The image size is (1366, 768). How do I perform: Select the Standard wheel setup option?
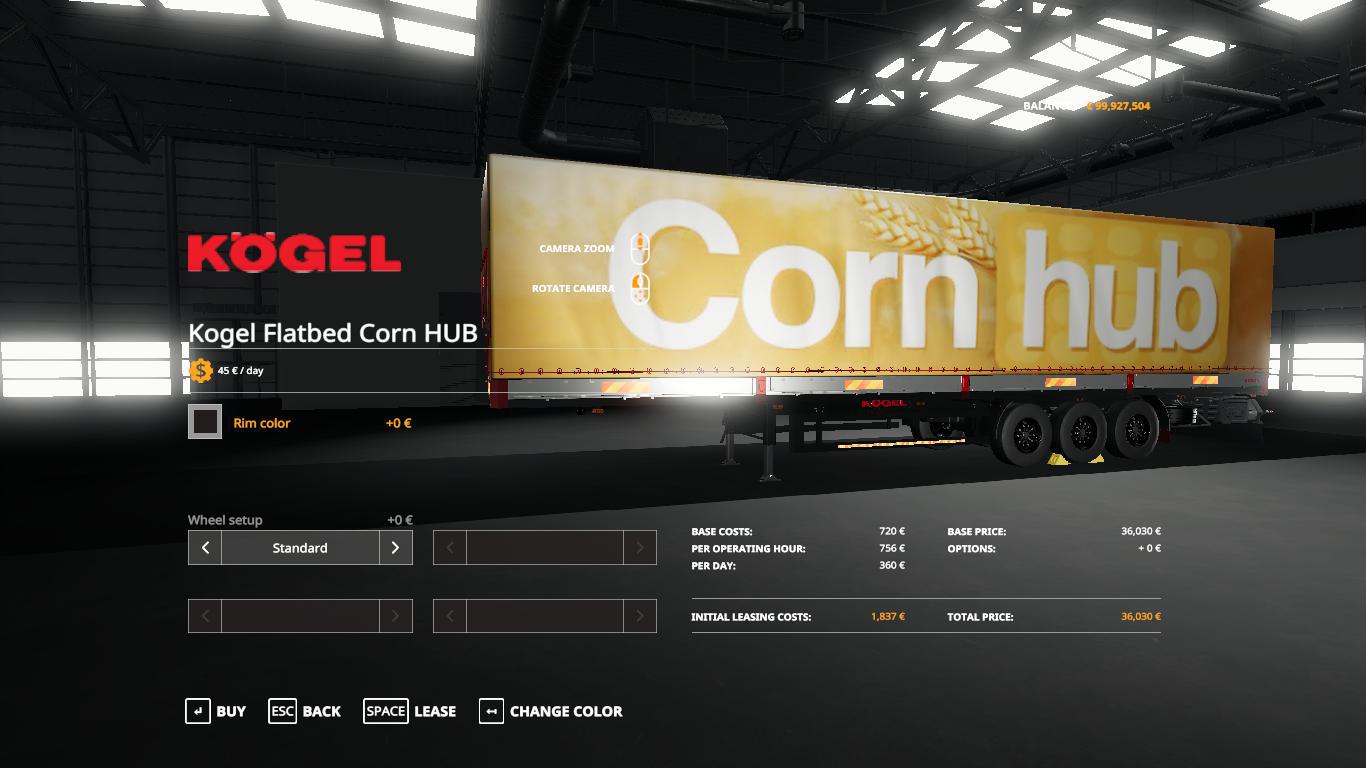tap(300, 547)
